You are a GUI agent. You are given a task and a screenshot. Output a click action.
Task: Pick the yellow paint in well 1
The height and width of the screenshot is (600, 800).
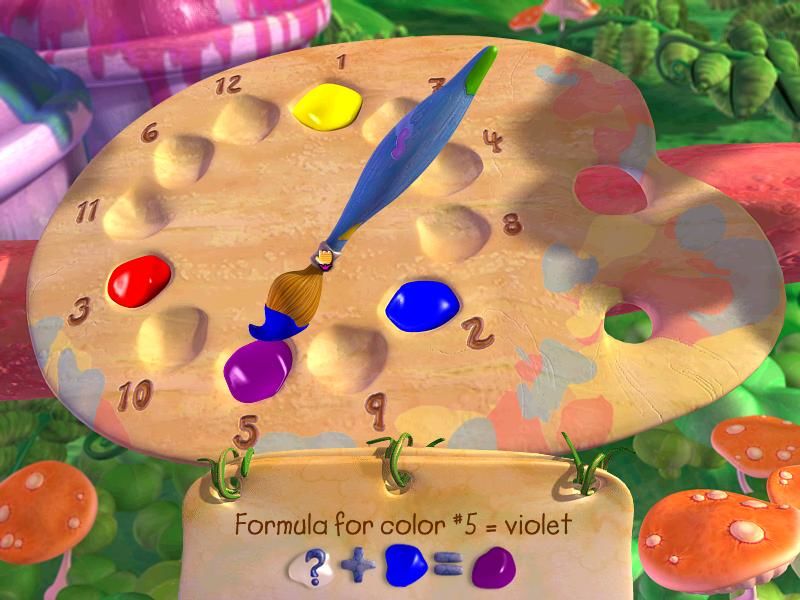(326, 106)
